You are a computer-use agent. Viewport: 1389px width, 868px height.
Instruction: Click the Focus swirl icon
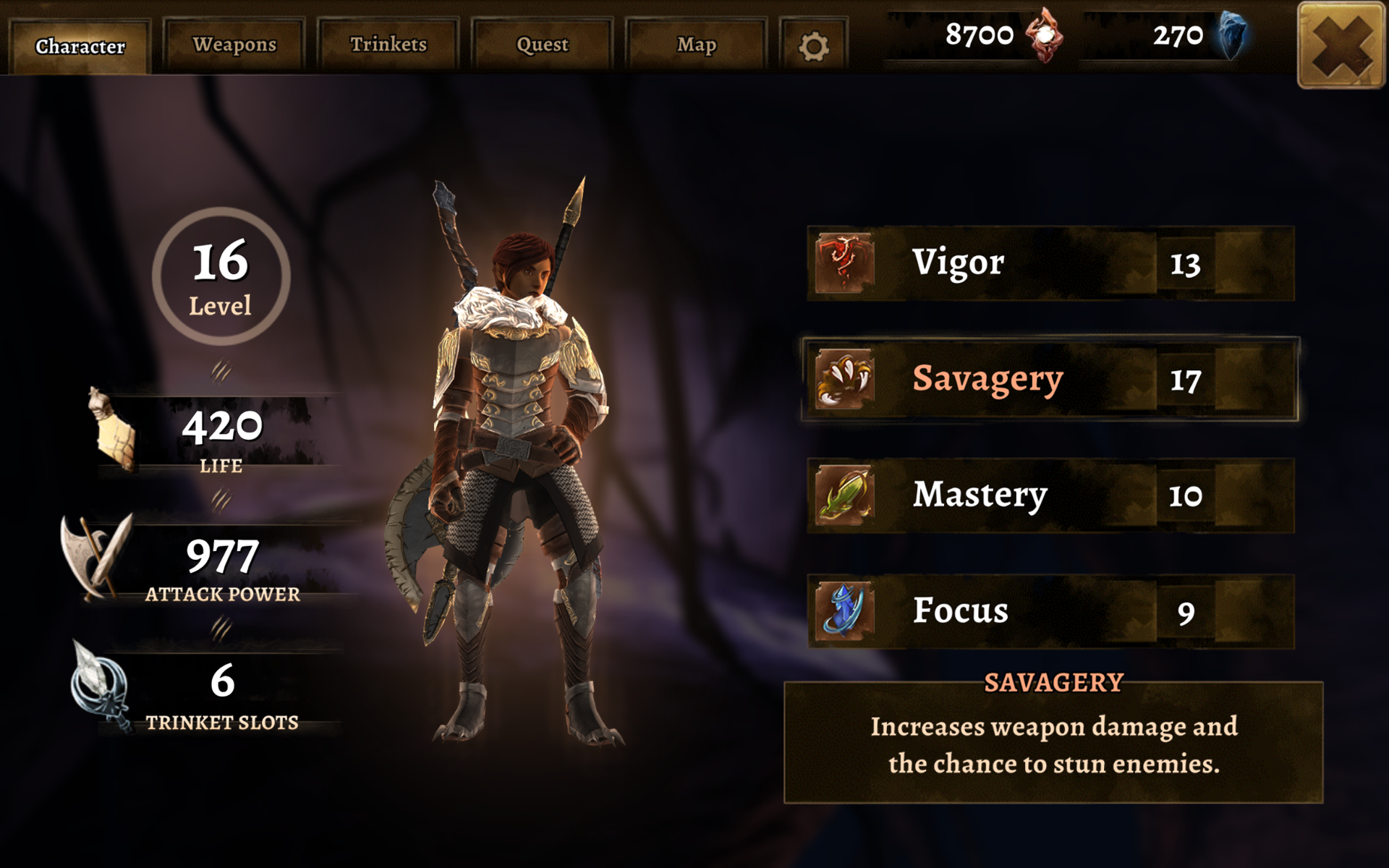843,610
